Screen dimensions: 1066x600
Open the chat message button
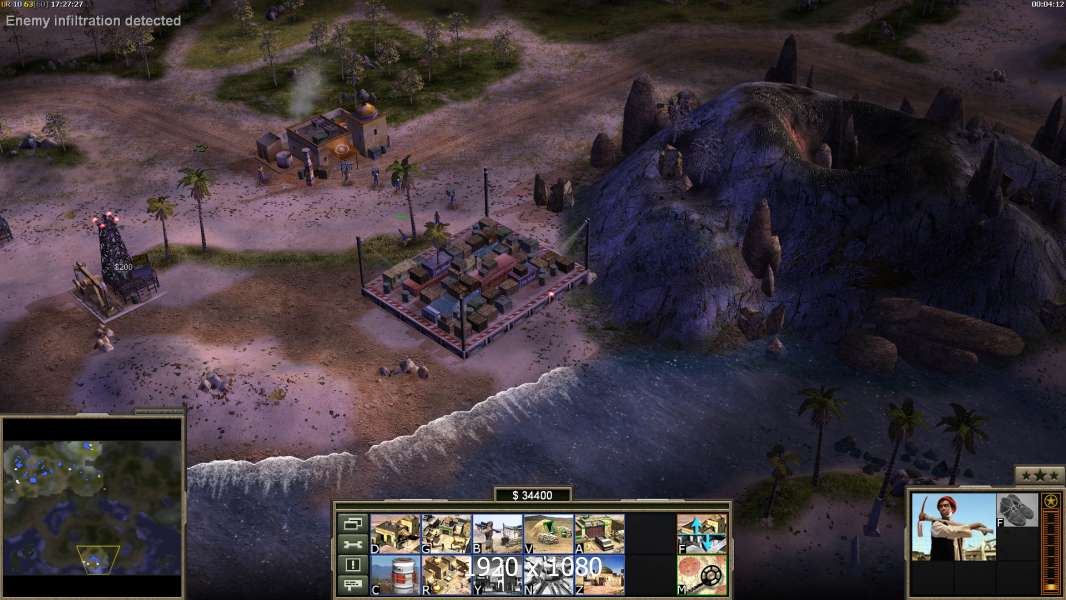(352, 585)
